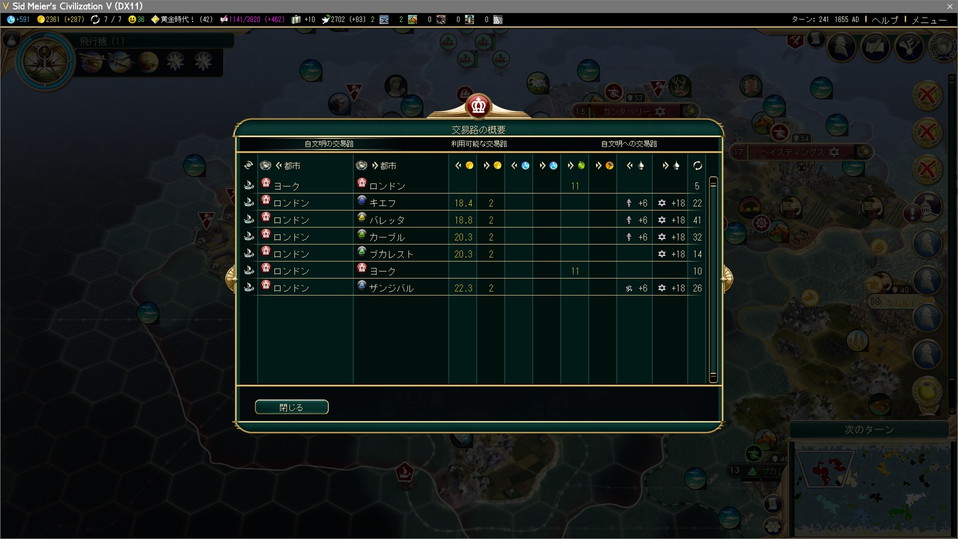Select the ヨーク to ロンドン trade route row
This screenshot has width=958, height=539.
(x=478, y=186)
